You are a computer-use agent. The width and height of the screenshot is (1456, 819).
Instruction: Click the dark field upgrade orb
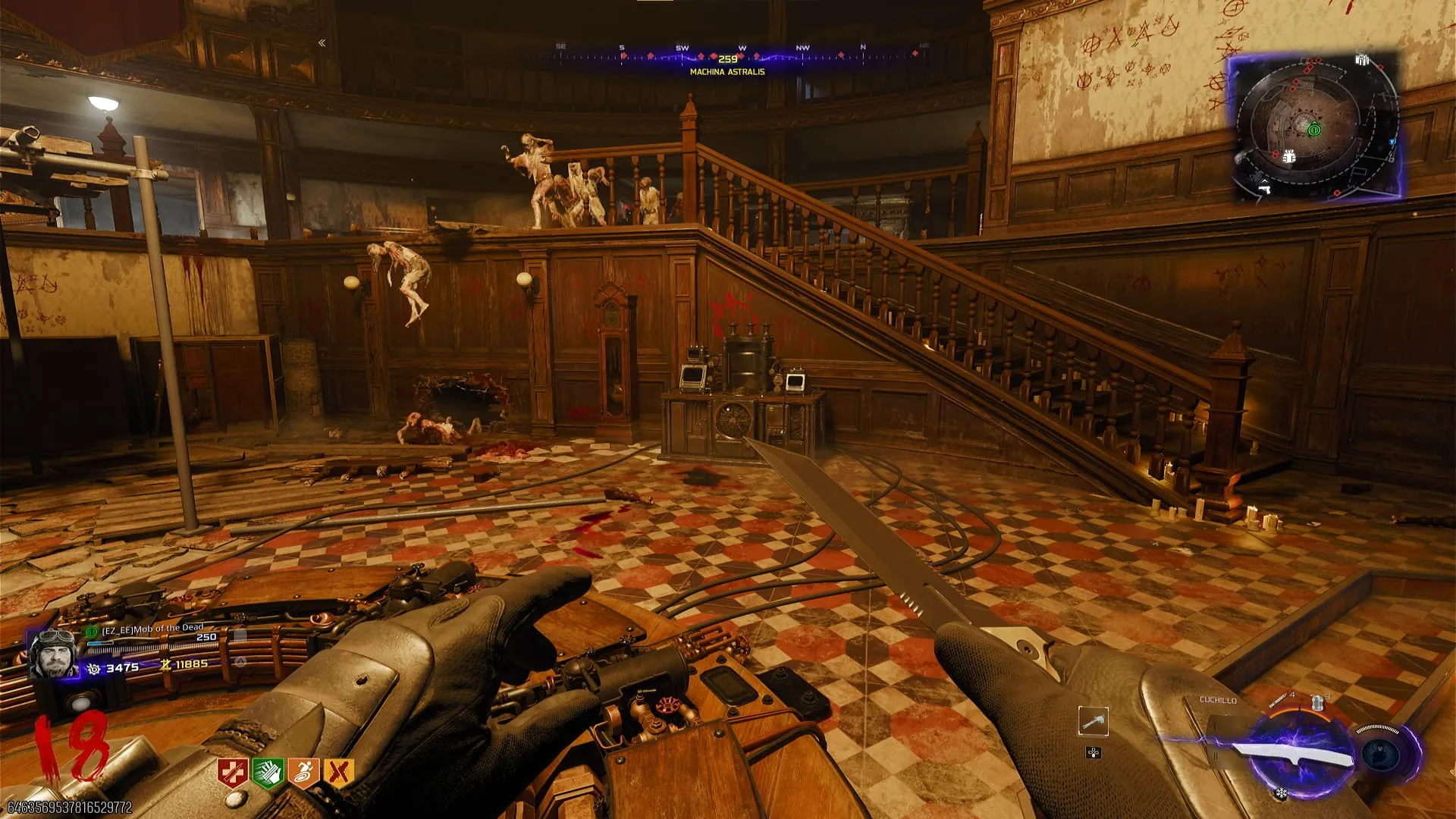1381,753
